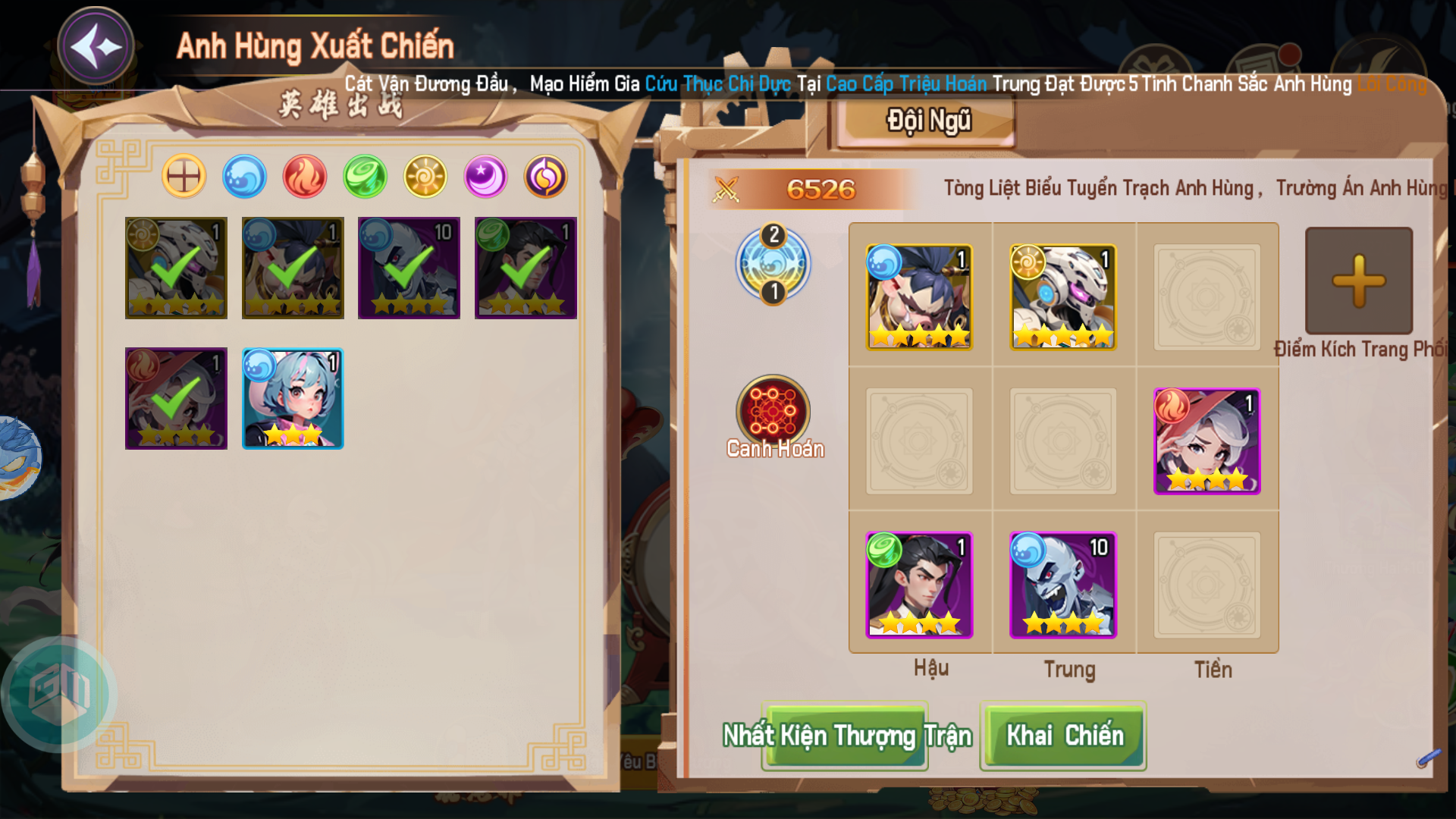Open the Đội Ngũ tab
This screenshot has height=819, width=1456.
point(928,121)
